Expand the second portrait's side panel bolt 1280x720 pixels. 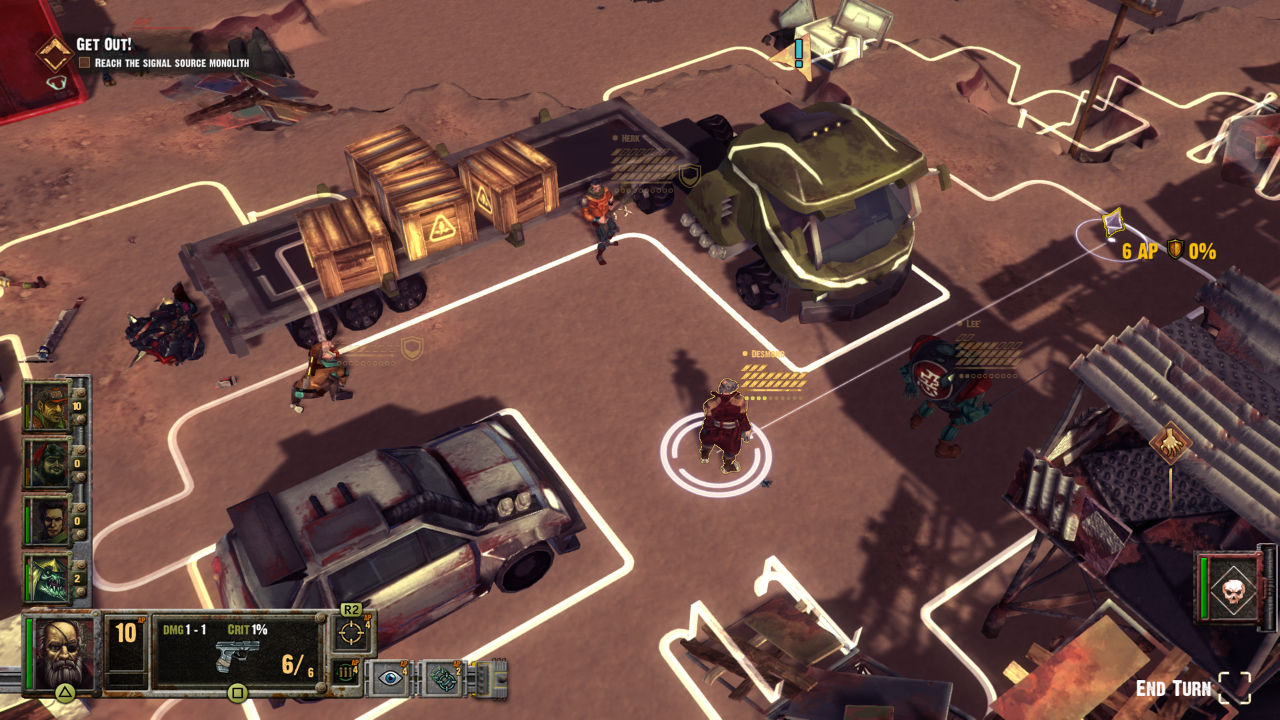(x=79, y=448)
